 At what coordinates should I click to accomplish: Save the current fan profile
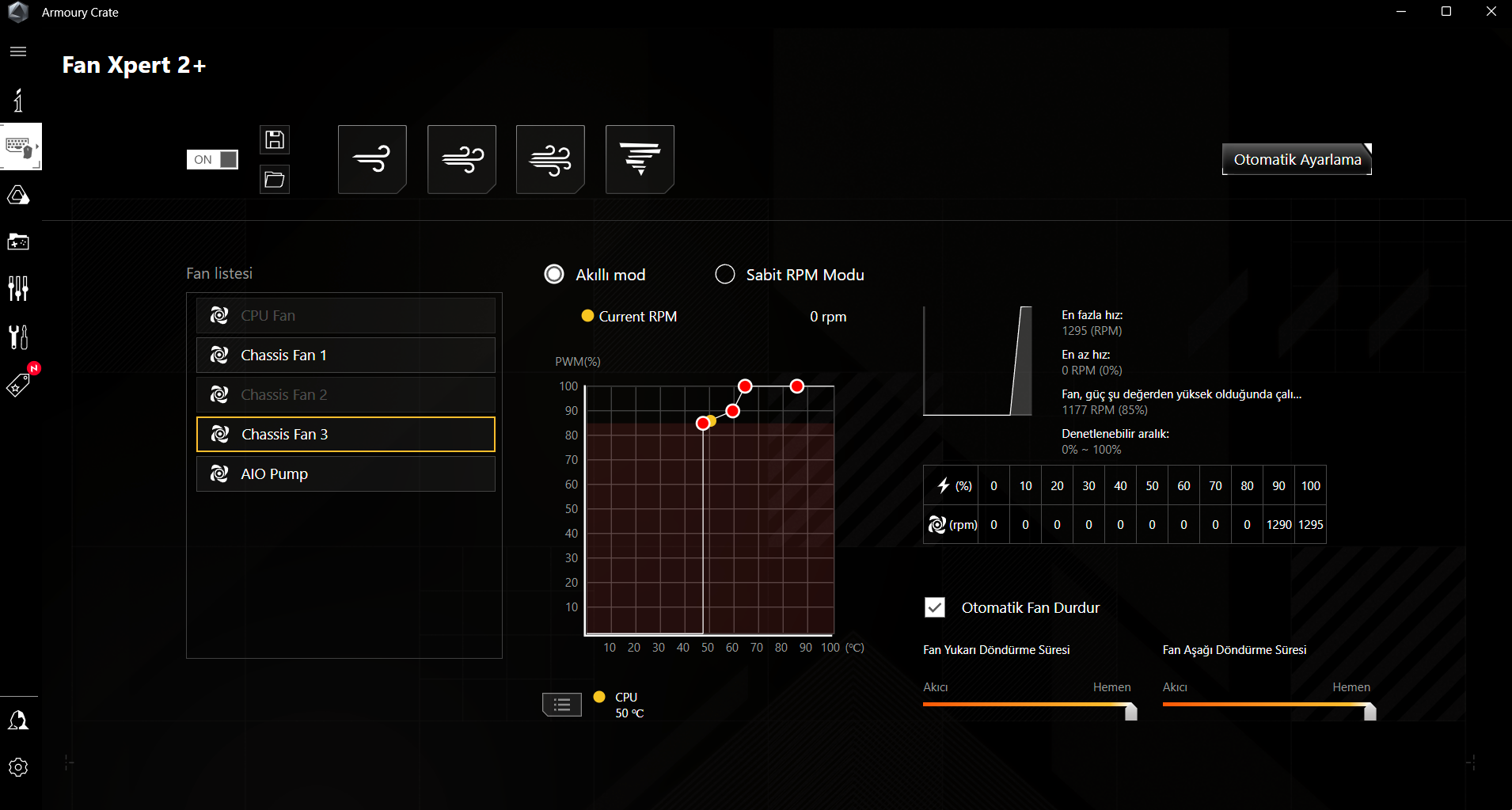pos(275,140)
